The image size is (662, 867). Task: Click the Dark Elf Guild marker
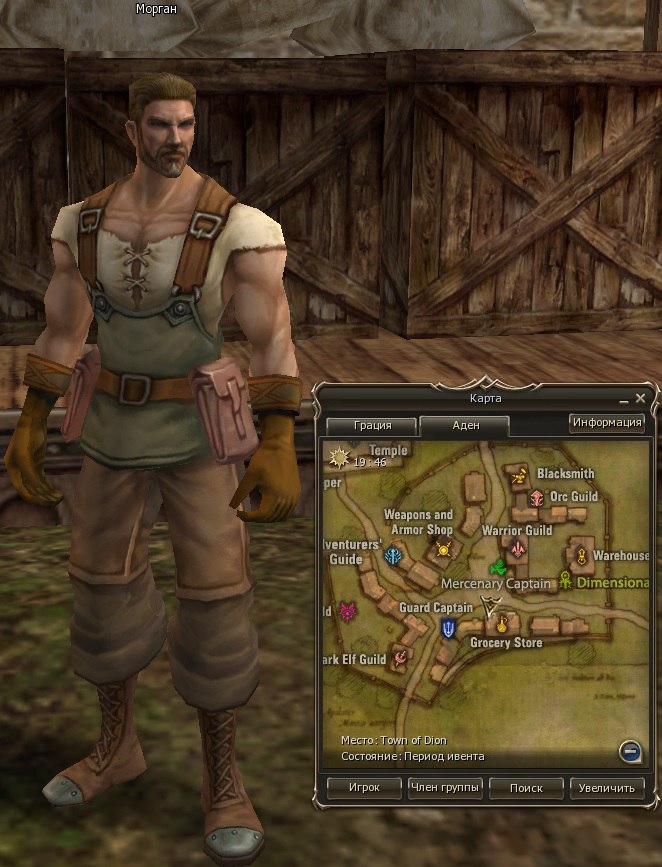click(x=400, y=657)
